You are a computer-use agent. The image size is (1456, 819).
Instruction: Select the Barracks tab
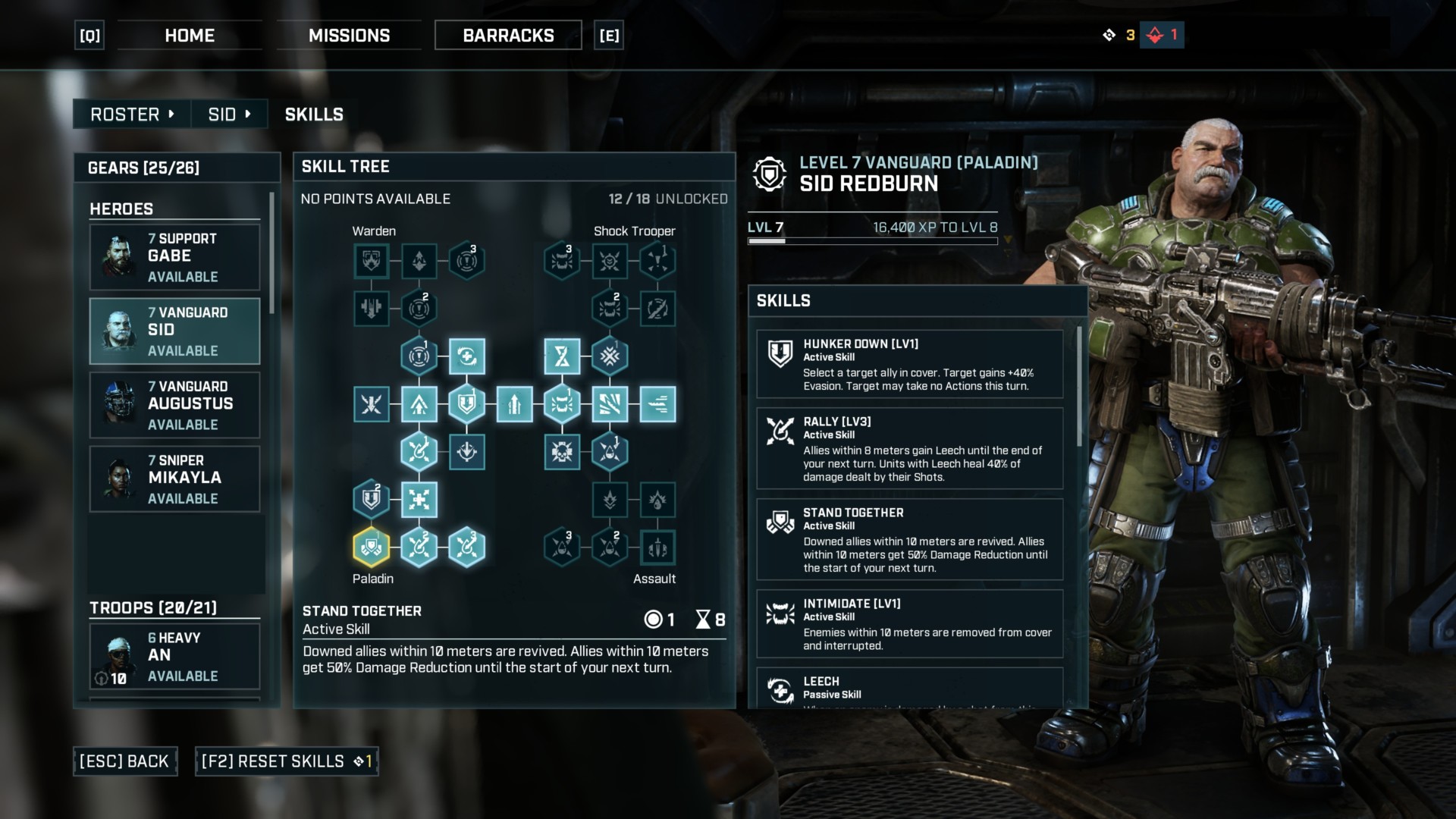tap(508, 36)
